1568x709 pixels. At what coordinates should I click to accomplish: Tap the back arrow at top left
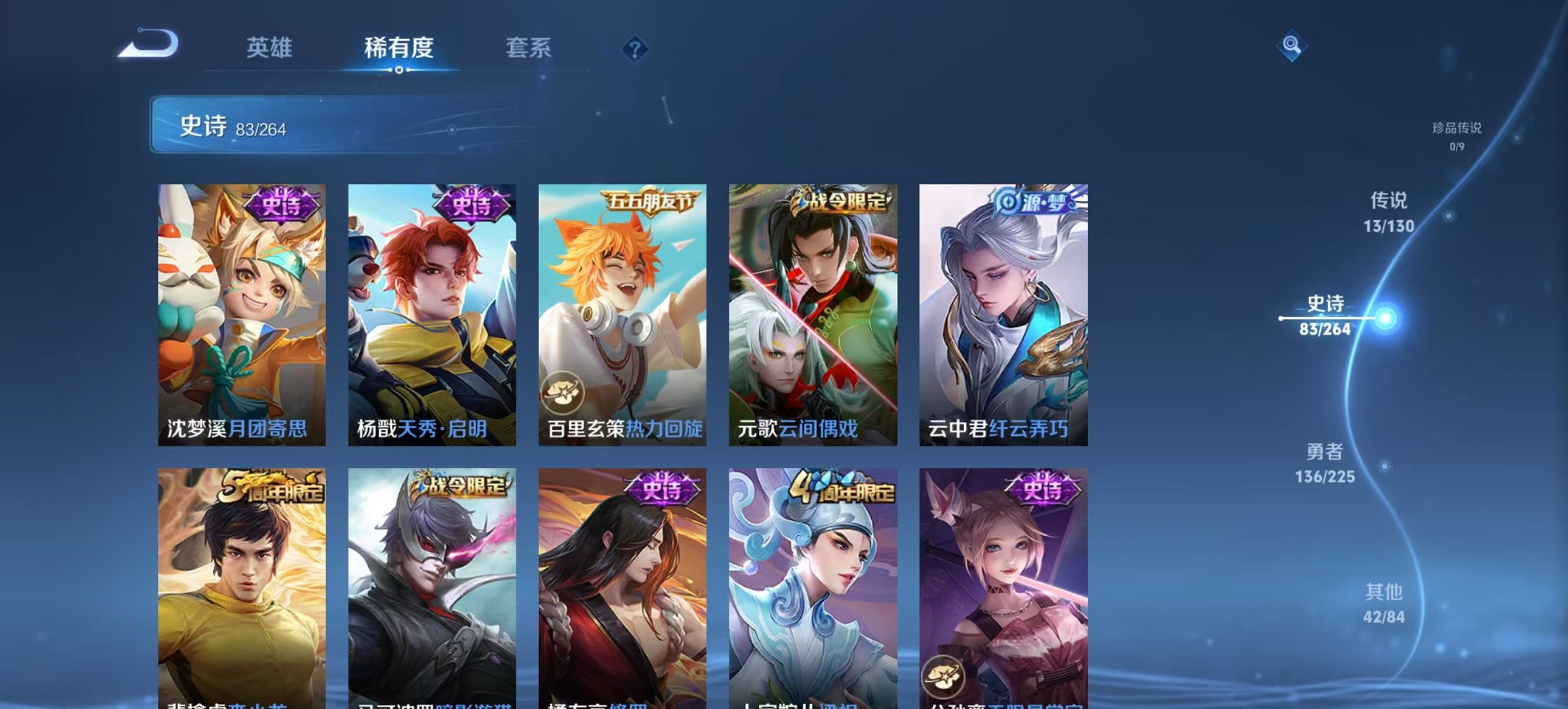tap(147, 43)
